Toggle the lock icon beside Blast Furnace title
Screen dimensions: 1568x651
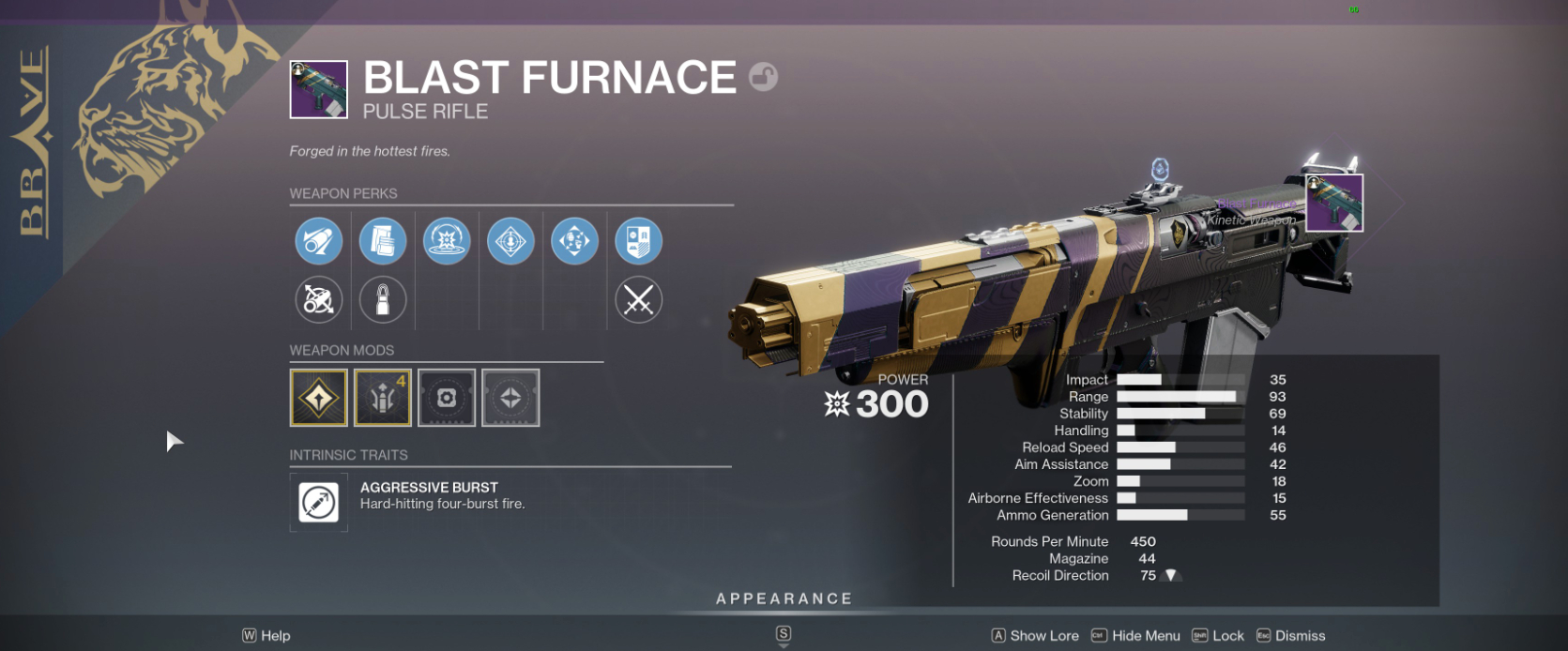tap(764, 76)
